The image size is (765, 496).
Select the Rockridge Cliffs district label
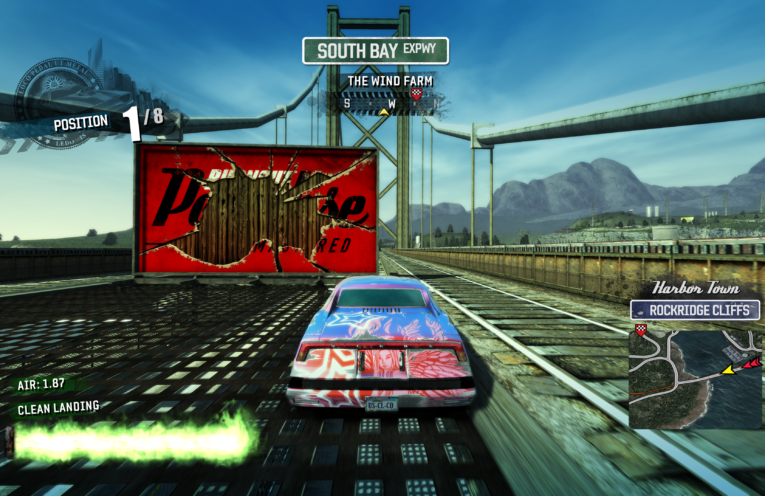[694, 310]
